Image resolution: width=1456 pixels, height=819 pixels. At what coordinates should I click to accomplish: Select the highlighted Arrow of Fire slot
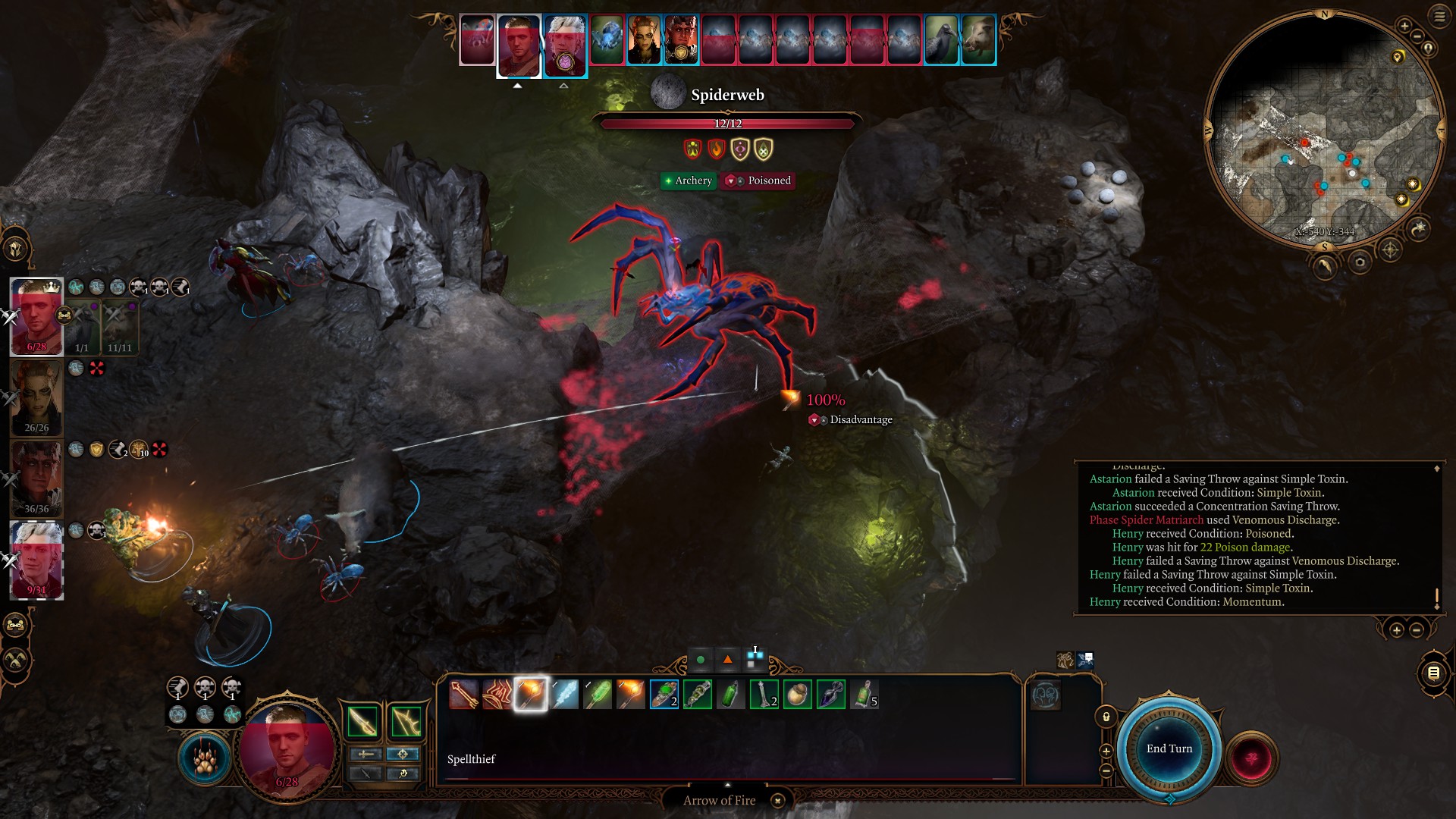tap(531, 695)
